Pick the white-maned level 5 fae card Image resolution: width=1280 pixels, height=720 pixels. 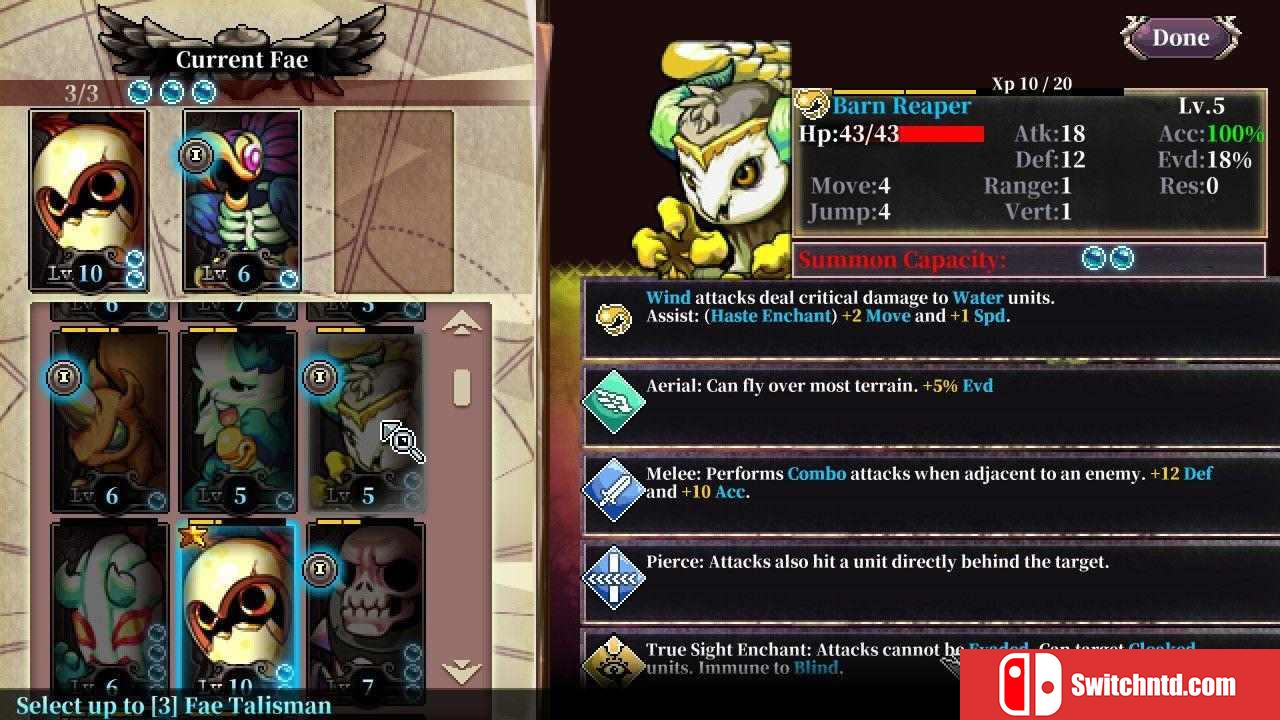(238, 422)
